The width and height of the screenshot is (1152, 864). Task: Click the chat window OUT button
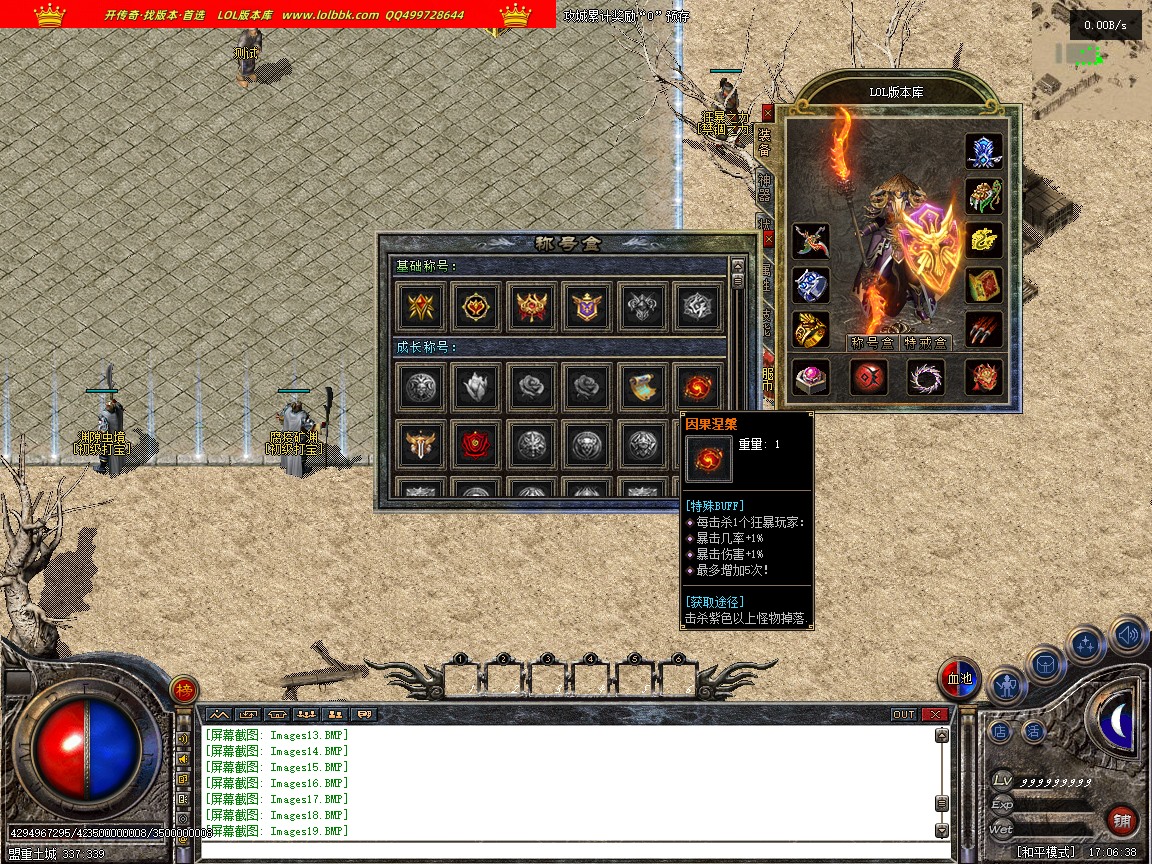903,714
